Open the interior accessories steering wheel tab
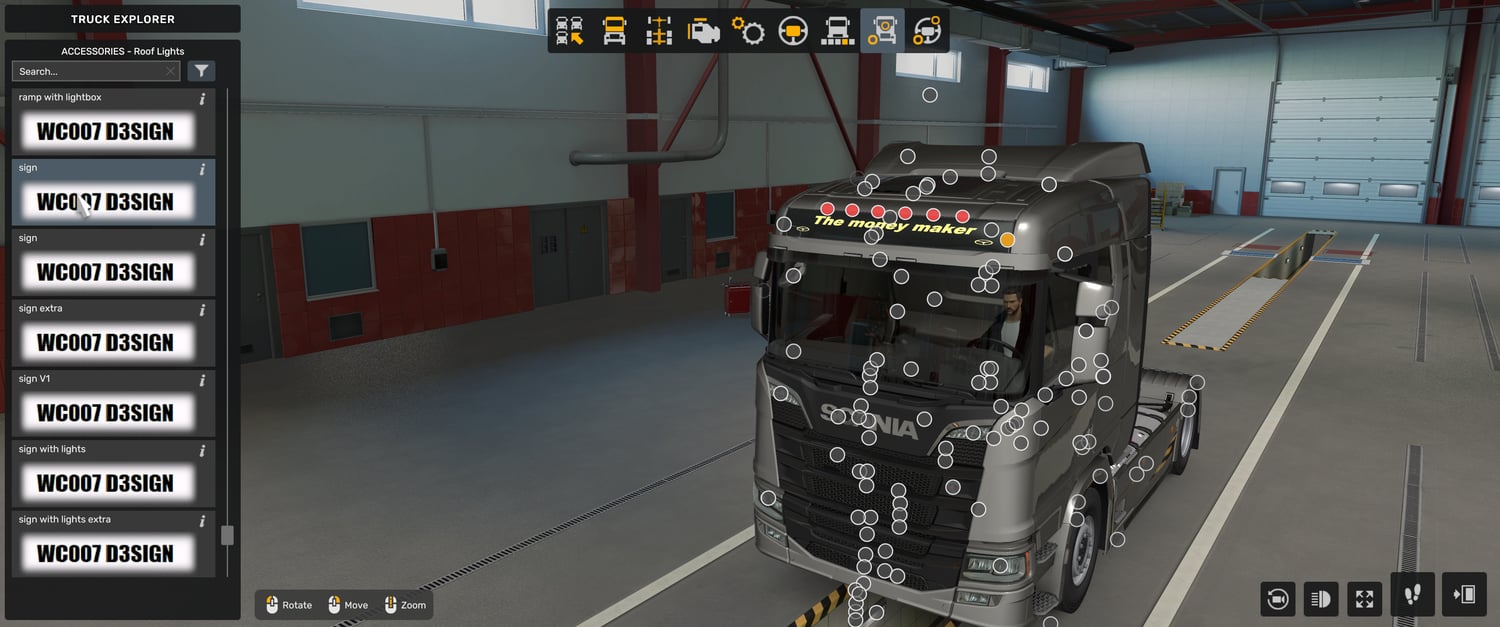 (927, 31)
